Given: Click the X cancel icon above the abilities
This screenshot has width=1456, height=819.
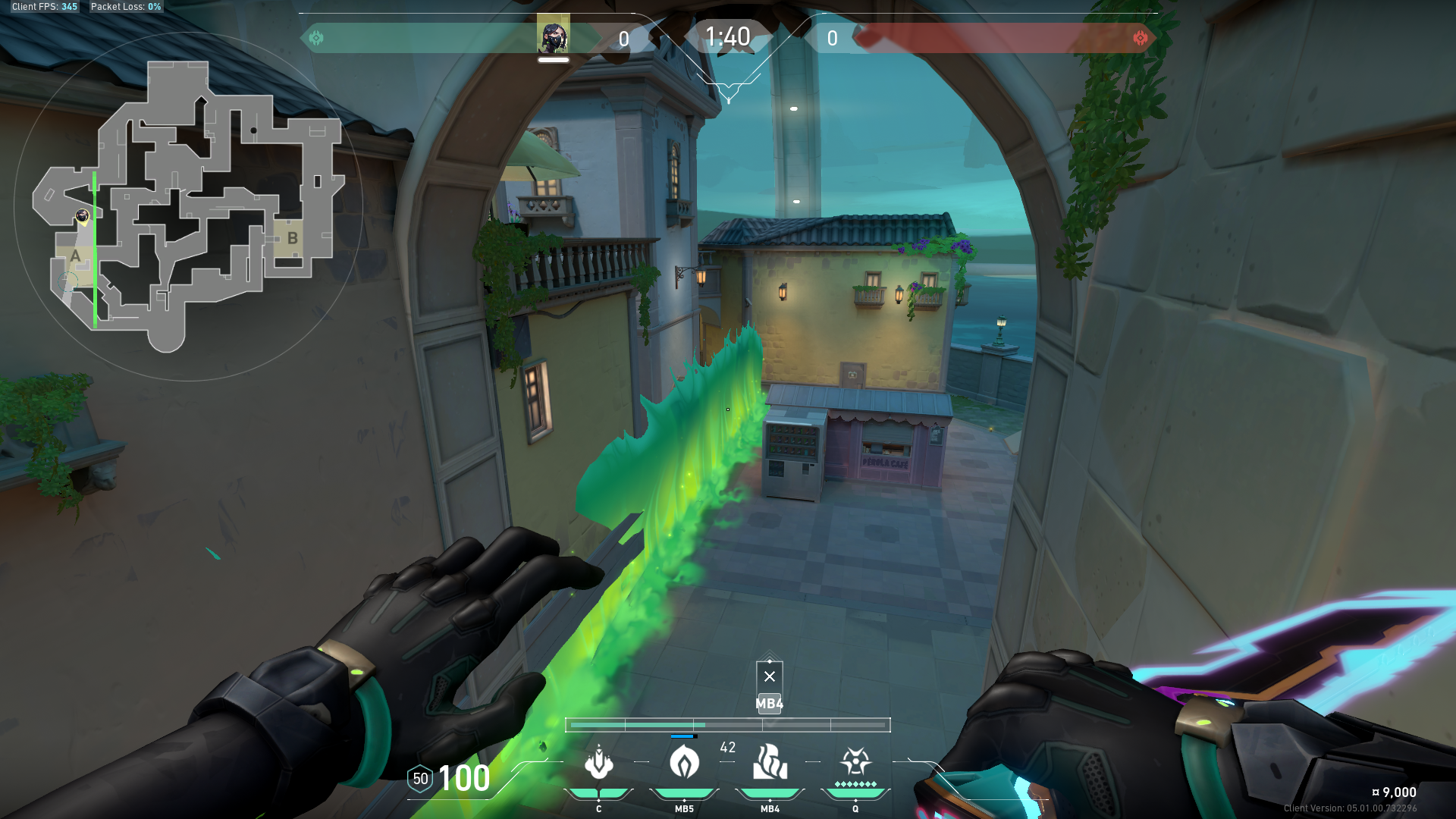Looking at the screenshot, I should coord(770,676).
